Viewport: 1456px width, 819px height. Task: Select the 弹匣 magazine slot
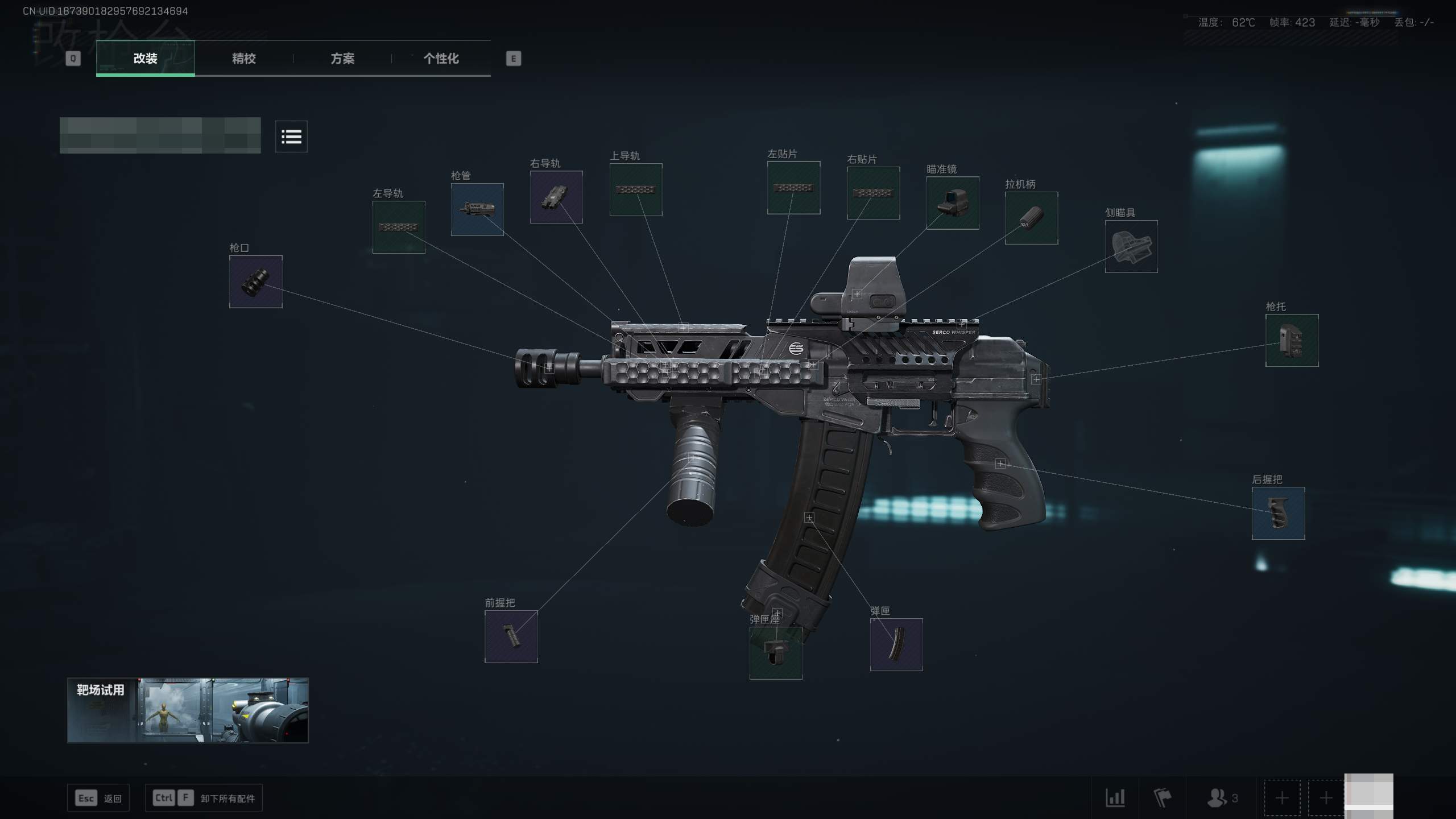click(x=896, y=644)
